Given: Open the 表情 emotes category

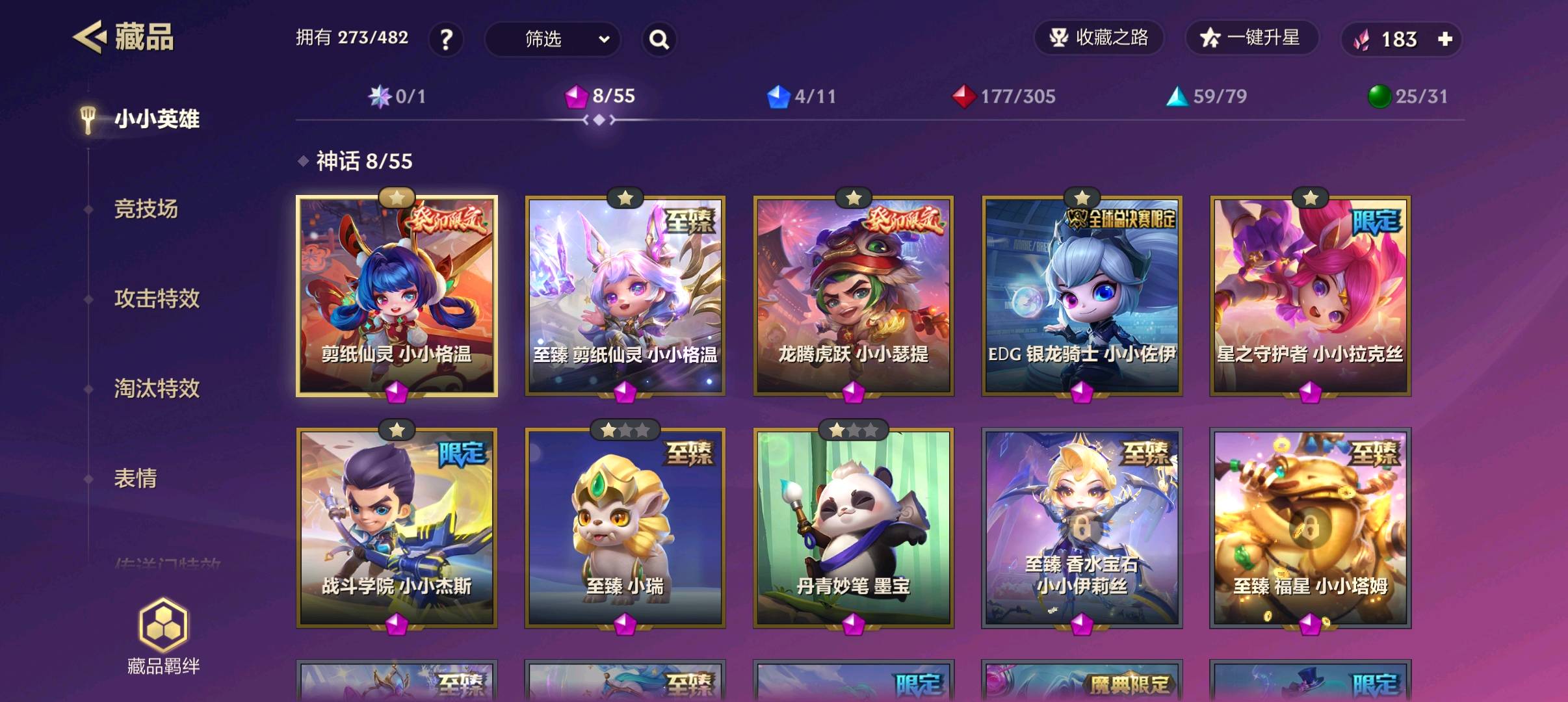Looking at the screenshot, I should coord(135,478).
